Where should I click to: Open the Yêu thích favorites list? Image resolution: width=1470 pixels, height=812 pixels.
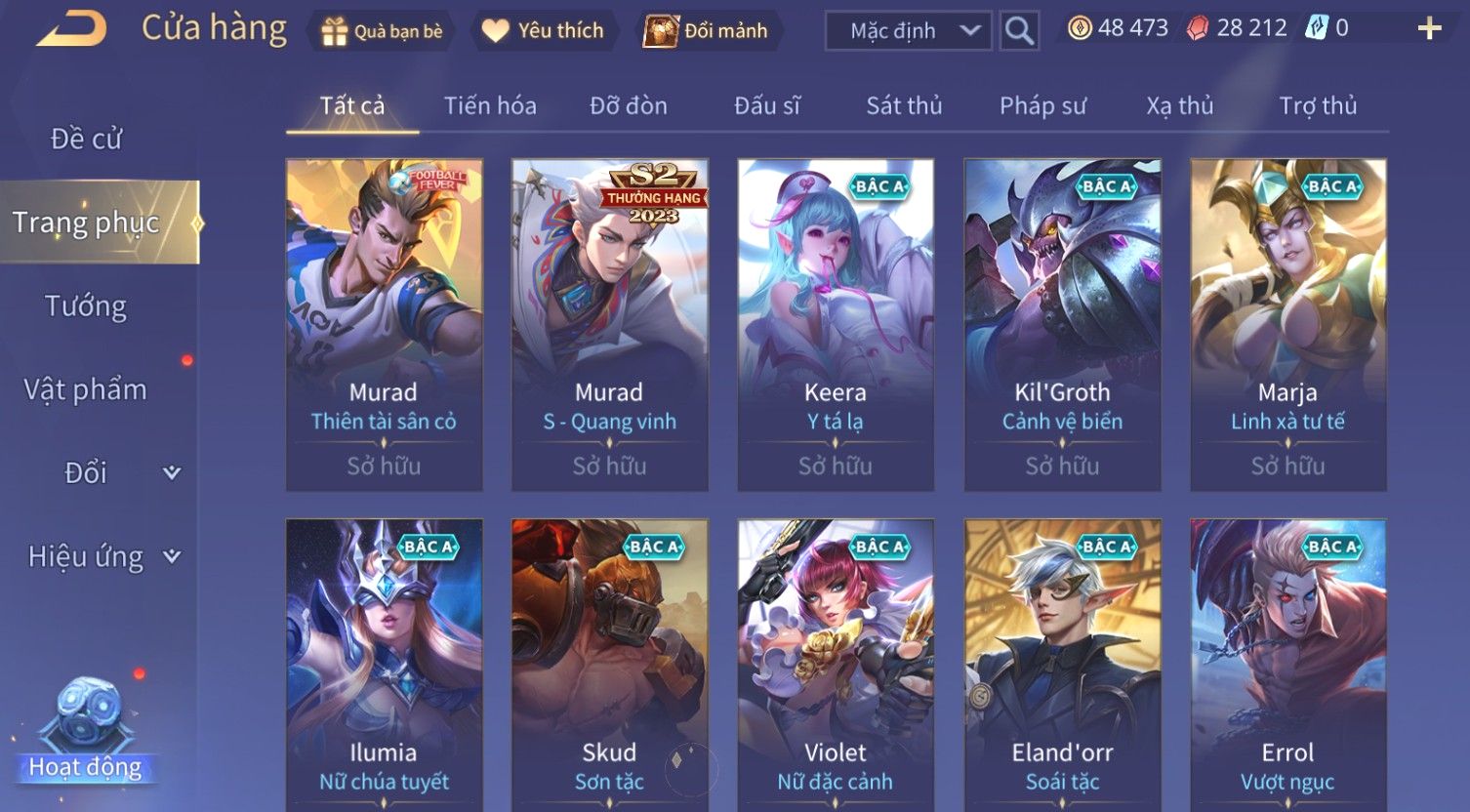click(x=544, y=31)
